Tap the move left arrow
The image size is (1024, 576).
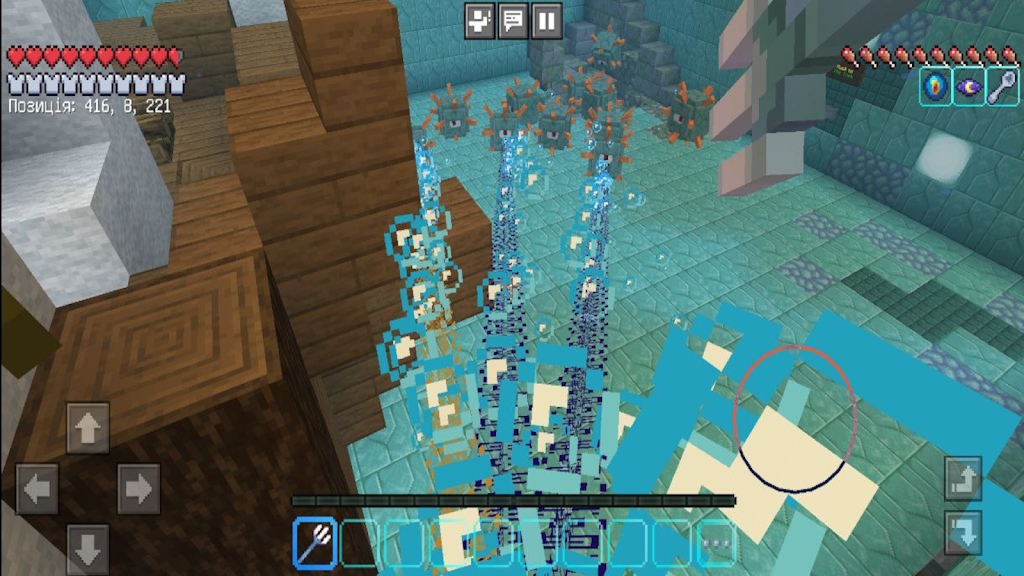click(37, 489)
